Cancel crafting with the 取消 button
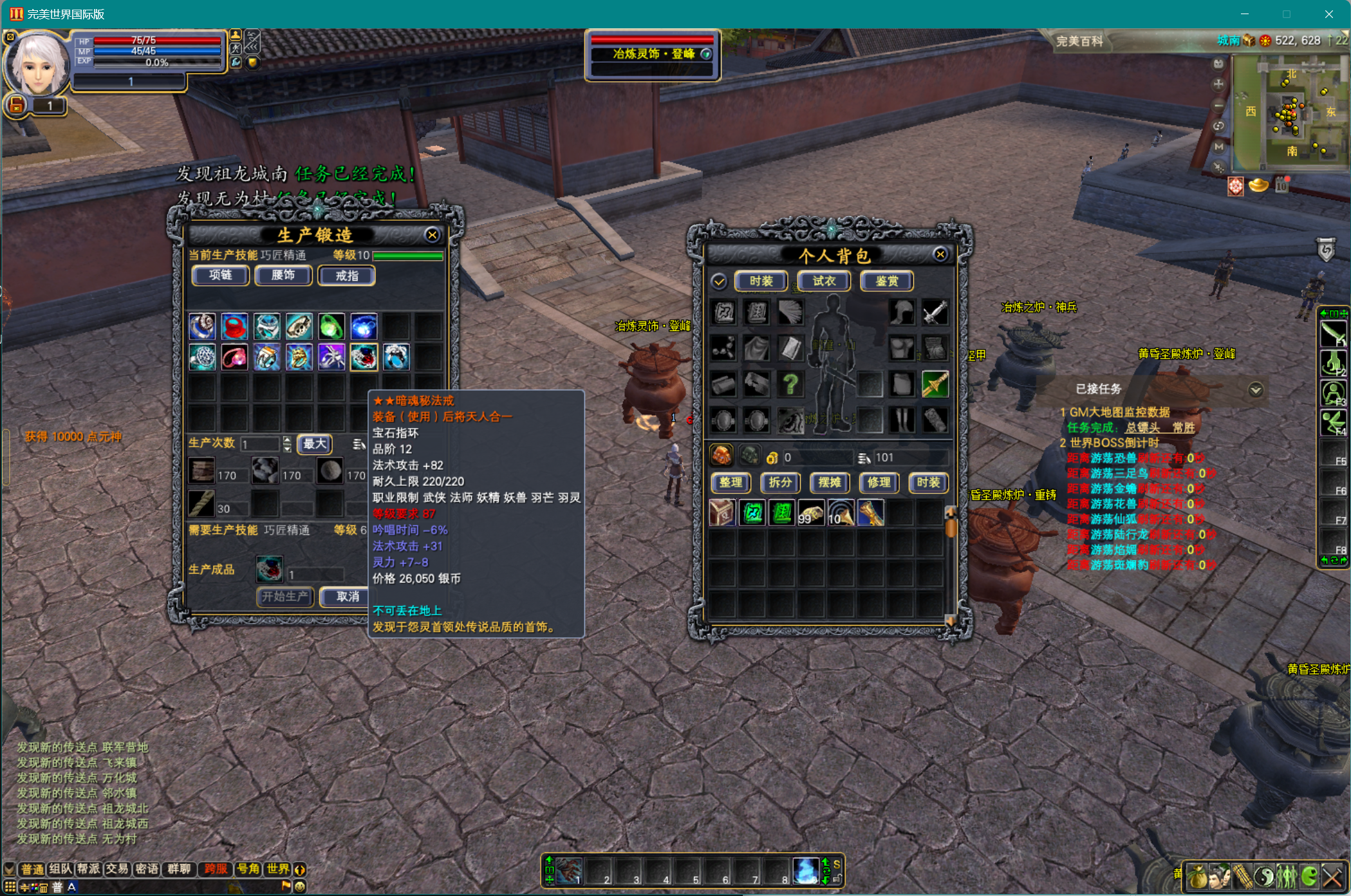 [x=348, y=597]
